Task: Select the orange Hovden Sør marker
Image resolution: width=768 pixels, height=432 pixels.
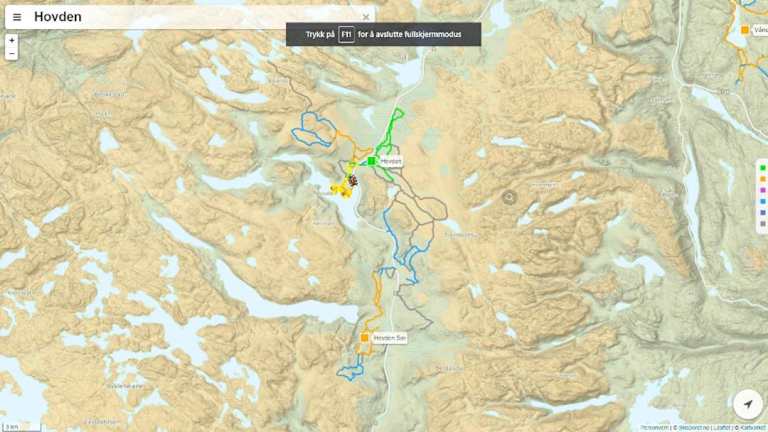Action: 365,338
